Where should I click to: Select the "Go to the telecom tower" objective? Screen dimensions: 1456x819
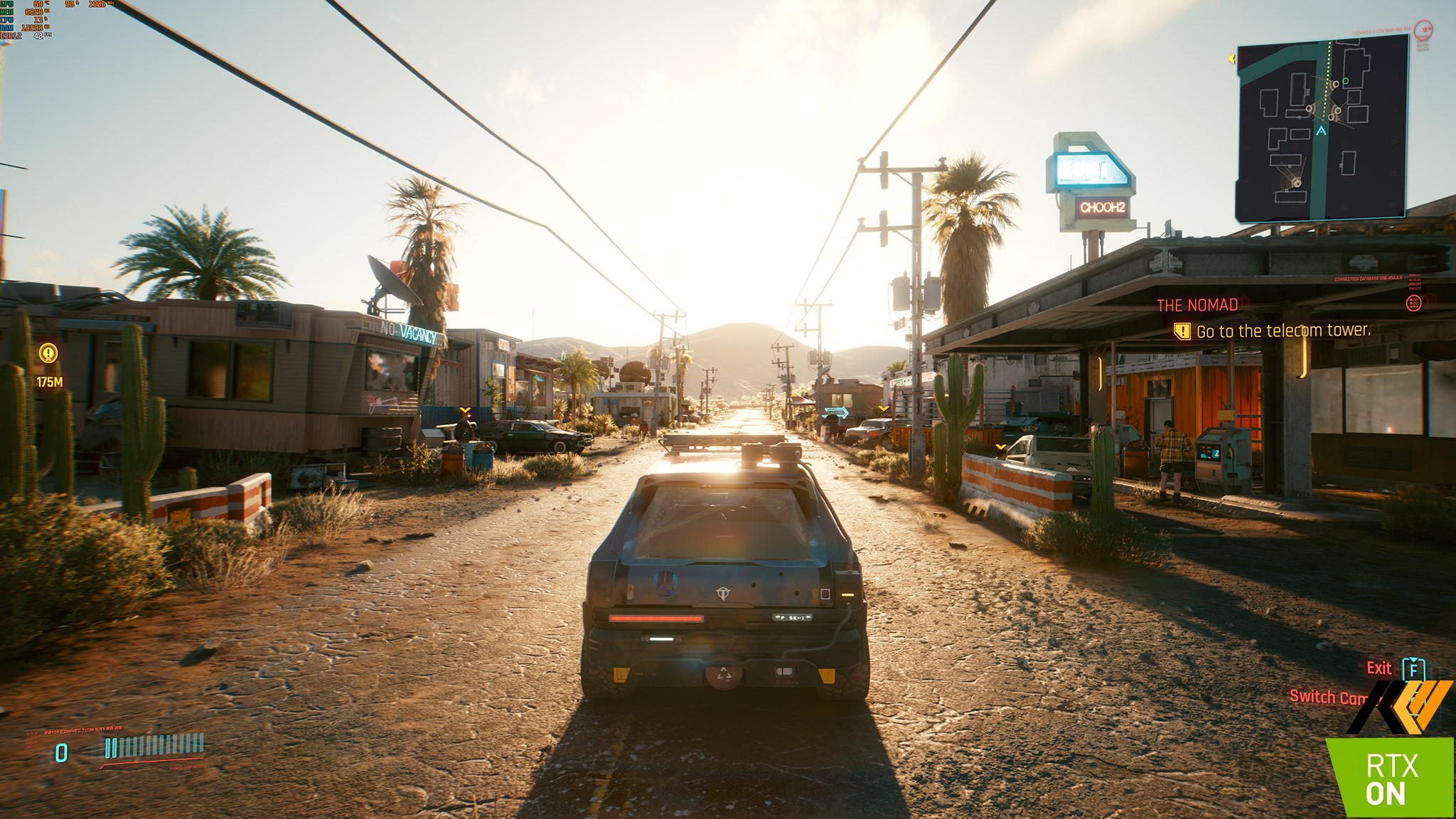tap(1283, 331)
